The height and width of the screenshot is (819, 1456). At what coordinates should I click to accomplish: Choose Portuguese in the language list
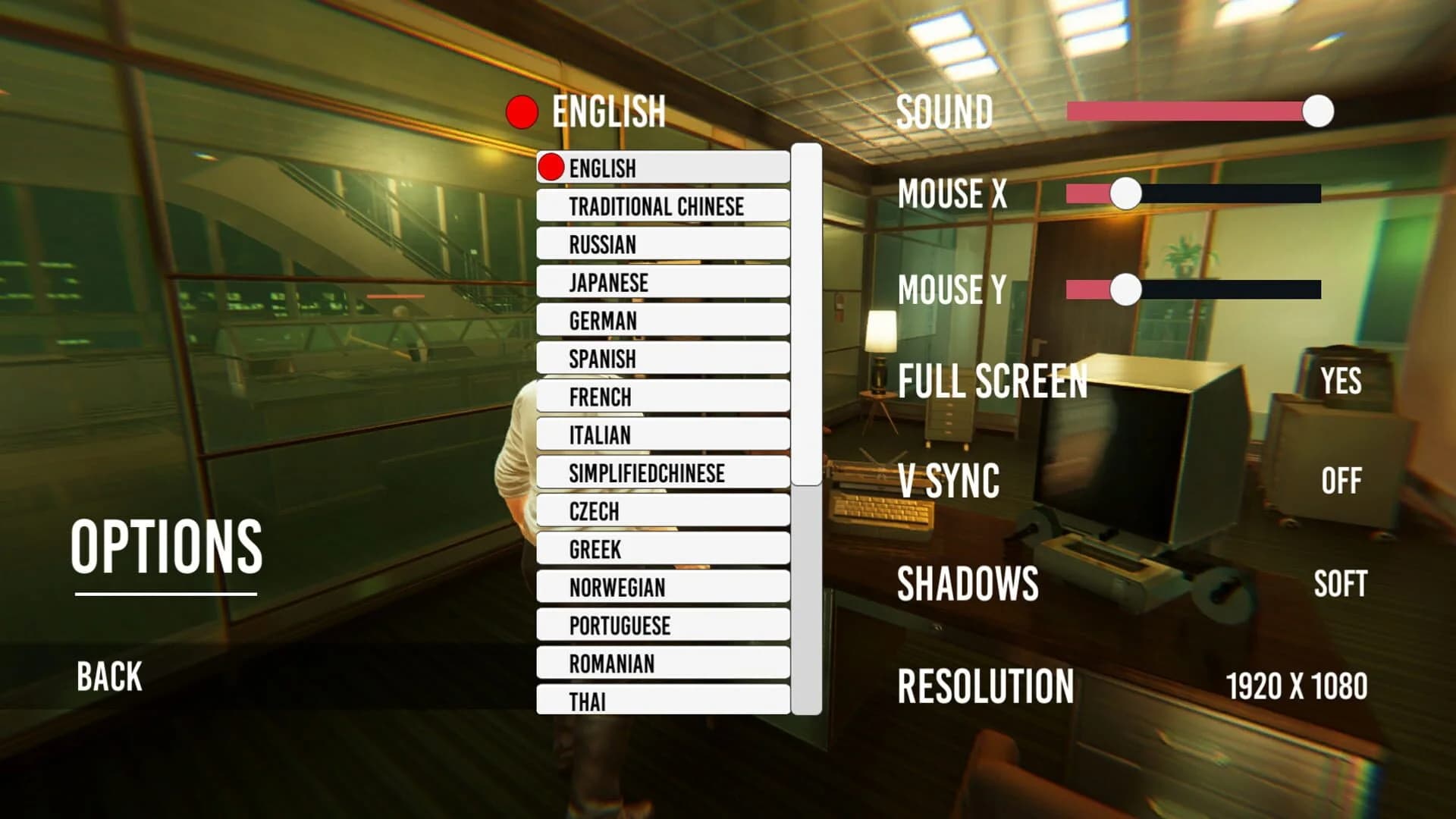coord(662,626)
